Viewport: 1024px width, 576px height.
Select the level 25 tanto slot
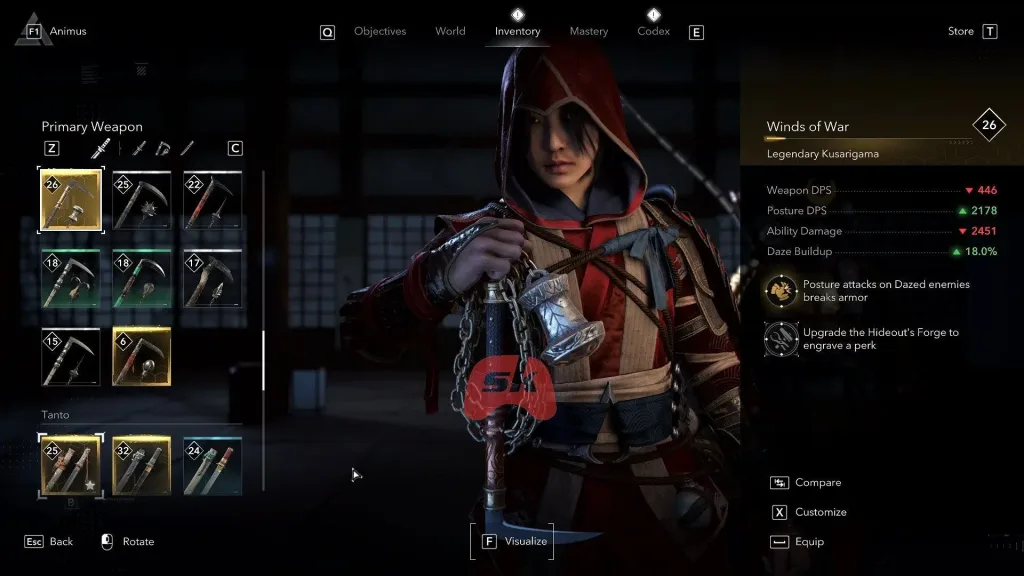pyautogui.click(x=70, y=465)
